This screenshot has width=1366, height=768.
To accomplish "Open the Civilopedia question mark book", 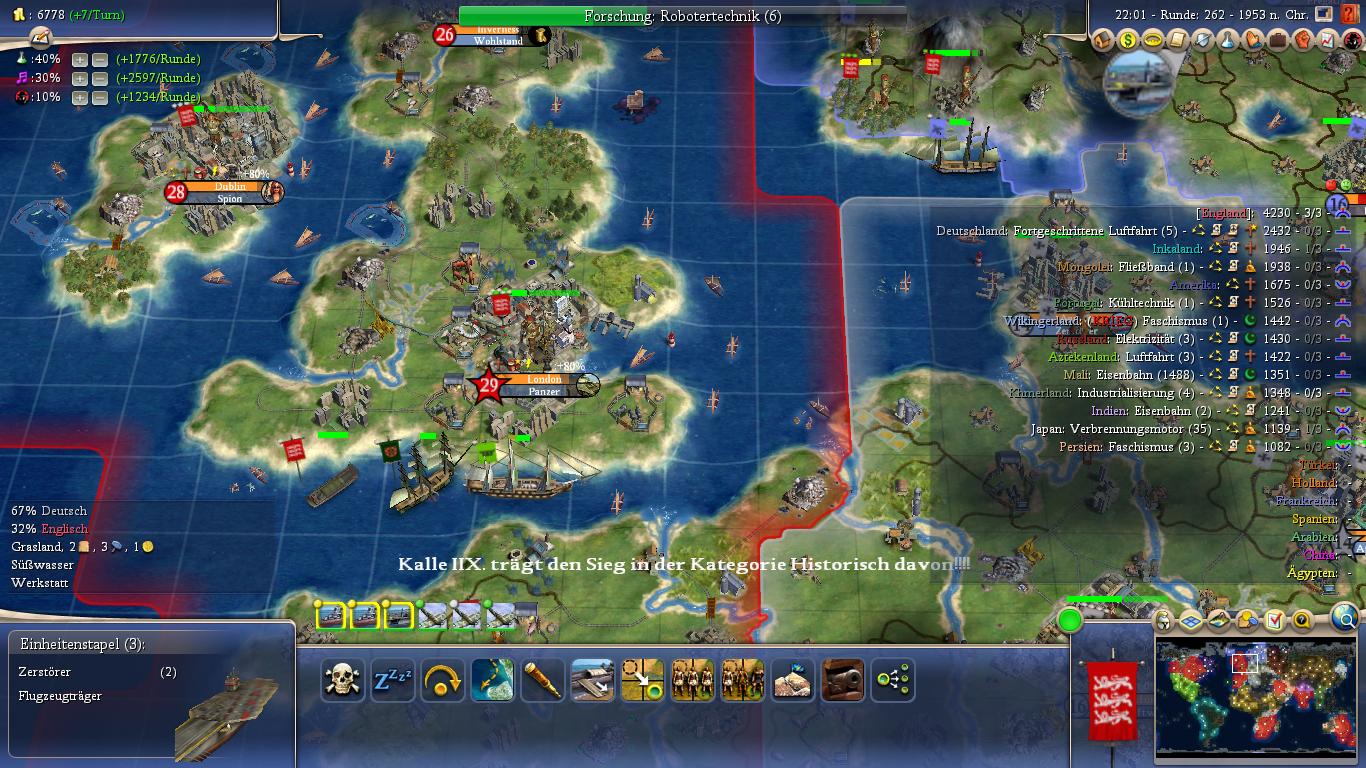I will (1350, 15).
